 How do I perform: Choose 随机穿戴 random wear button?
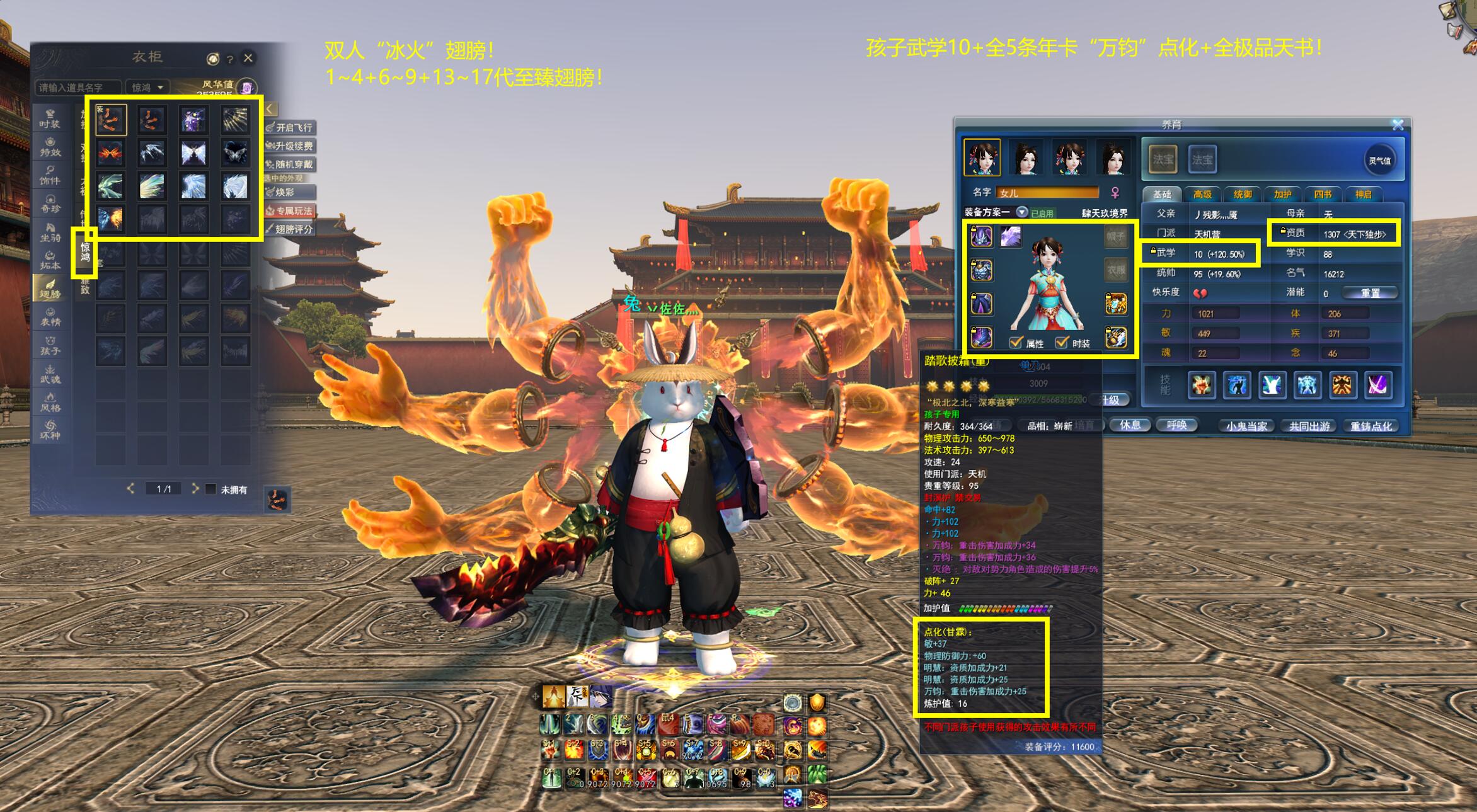pos(290,164)
